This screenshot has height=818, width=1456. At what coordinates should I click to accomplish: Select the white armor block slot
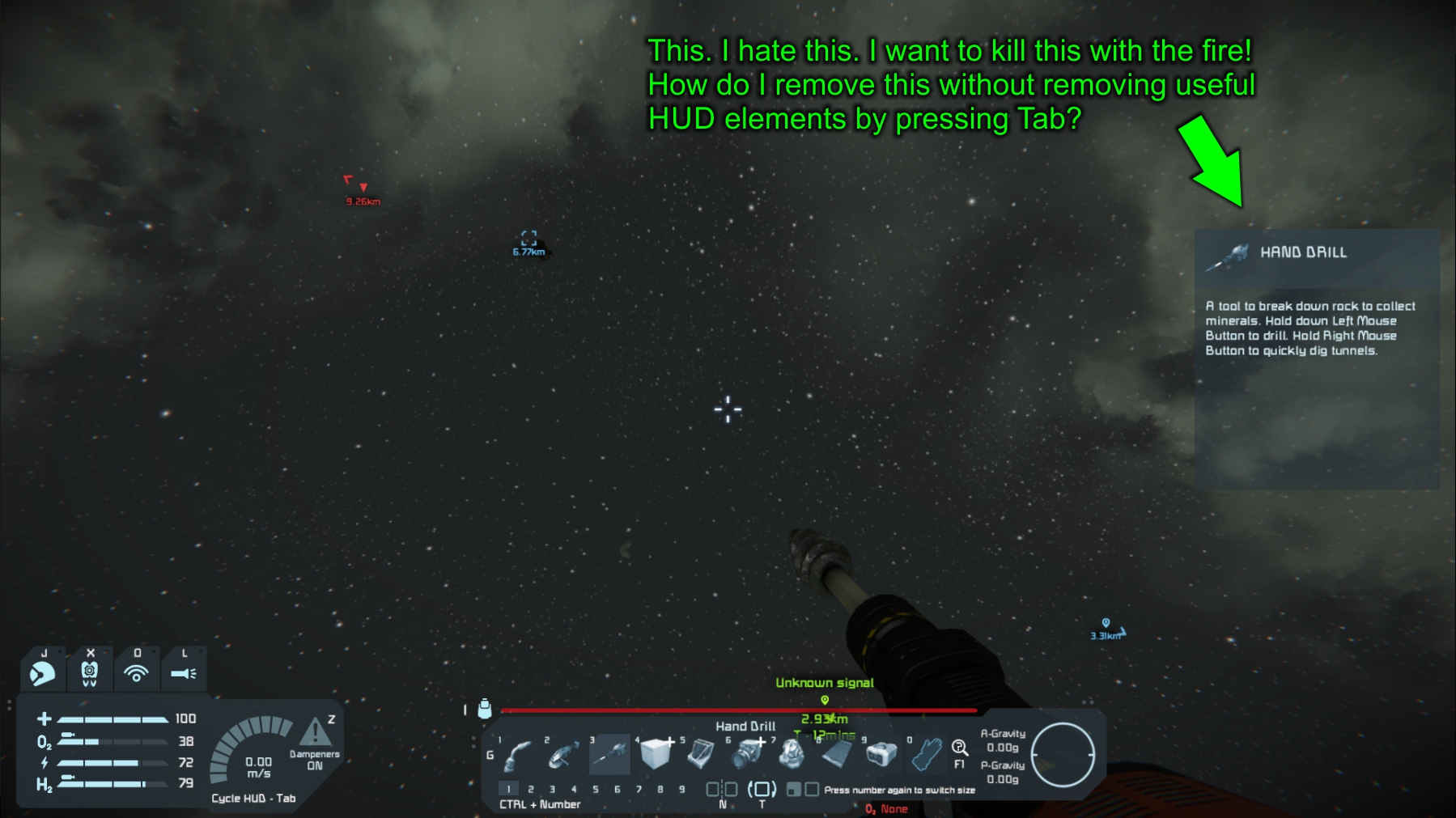coord(655,754)
